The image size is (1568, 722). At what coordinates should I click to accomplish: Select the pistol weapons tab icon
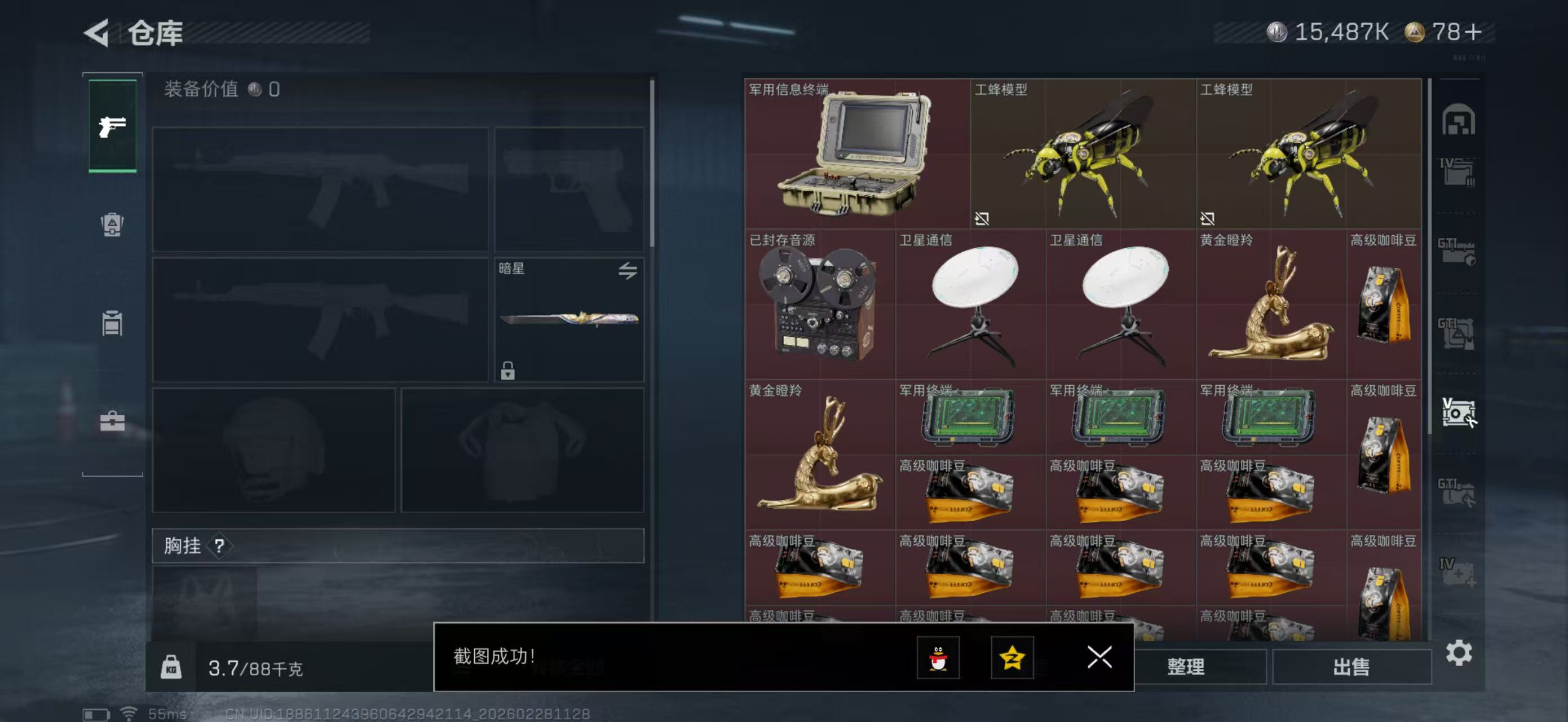[113, 128]
